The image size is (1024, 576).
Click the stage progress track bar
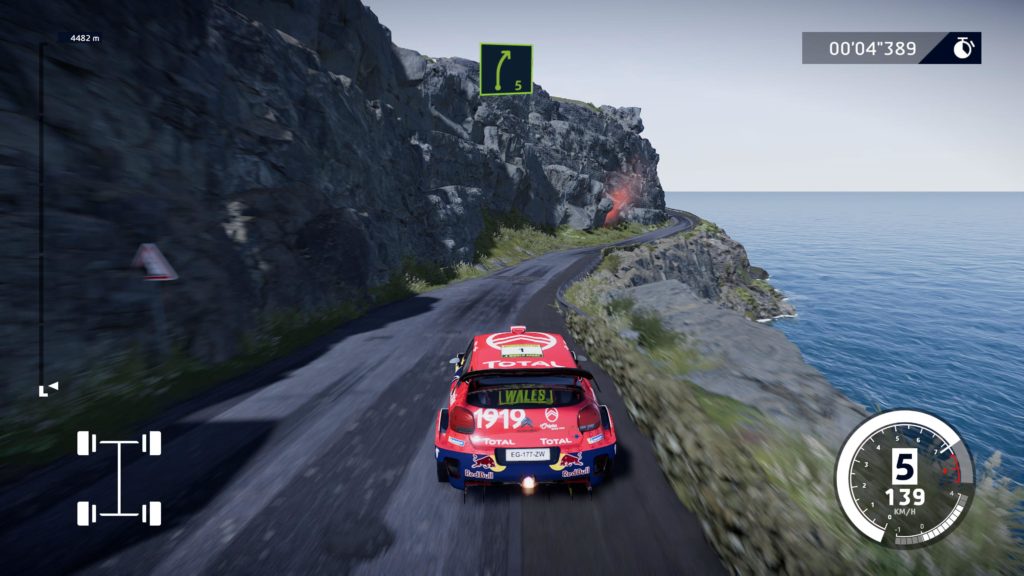click(41, 215)
